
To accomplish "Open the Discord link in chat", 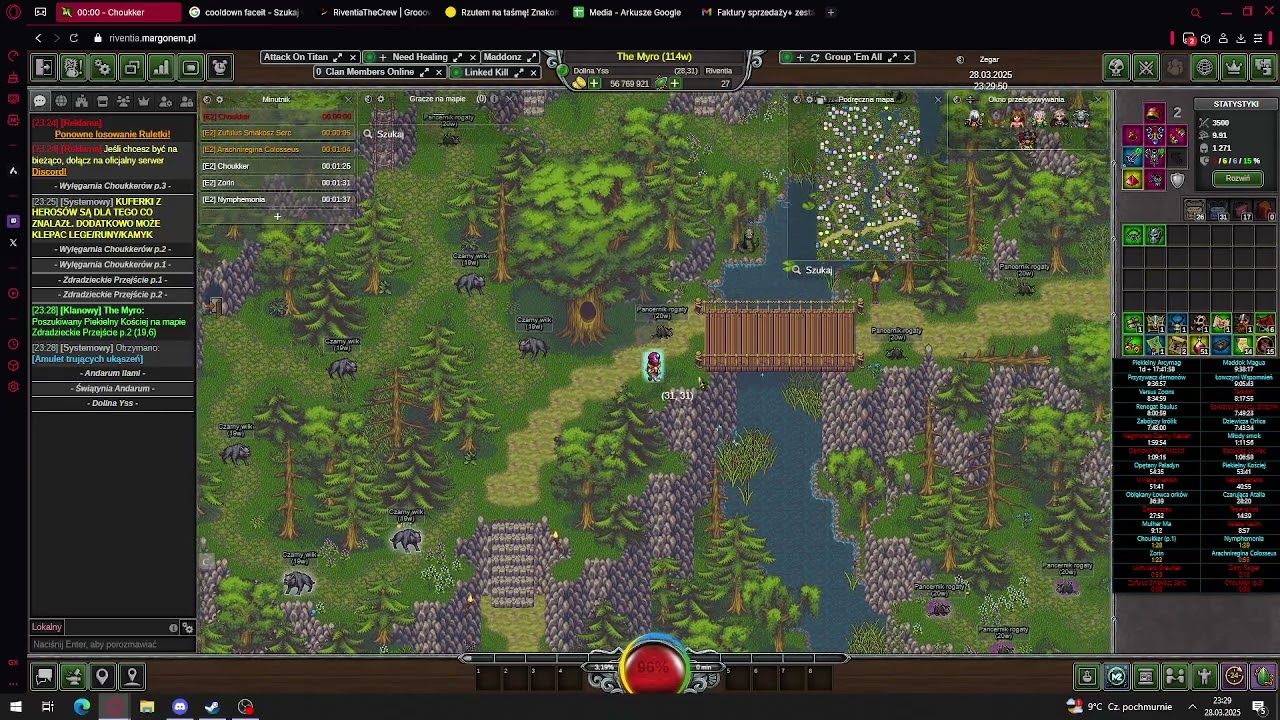I will point(49,171).
